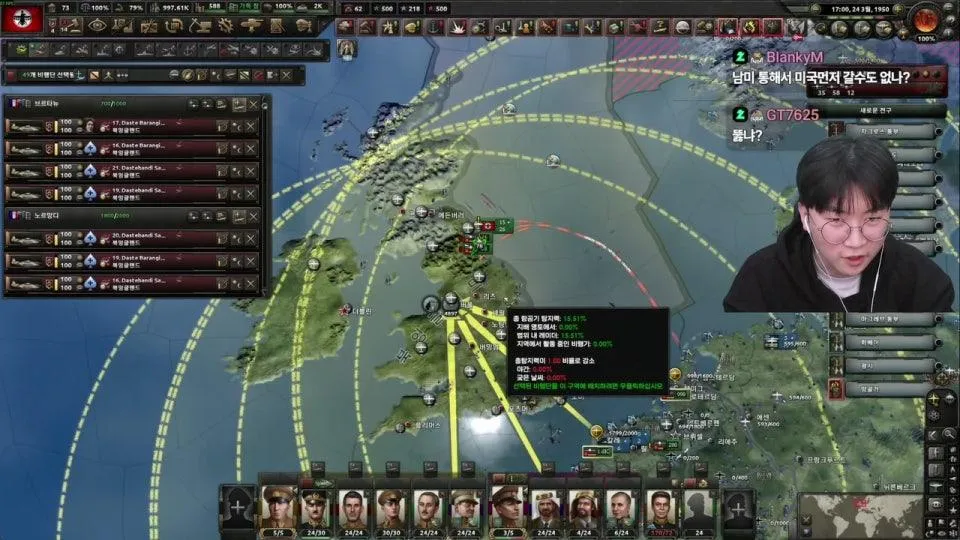Image resolution: width=960 pixels, height=540 pixels.
Task: Select the general portrait showing 4/24
Action: (583, 507)
